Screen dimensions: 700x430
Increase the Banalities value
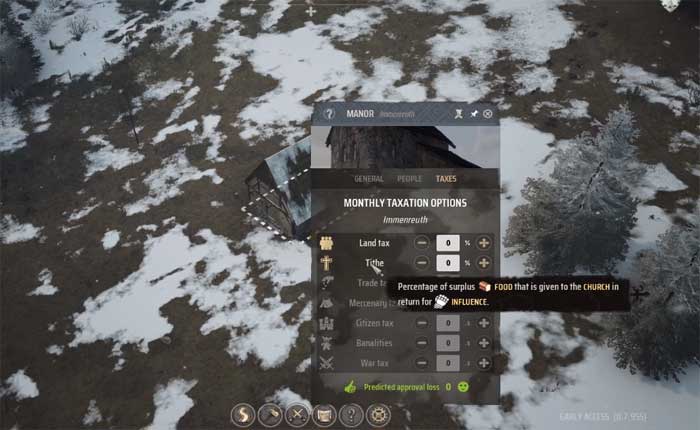pyautogui.click(x=484, y=344)
